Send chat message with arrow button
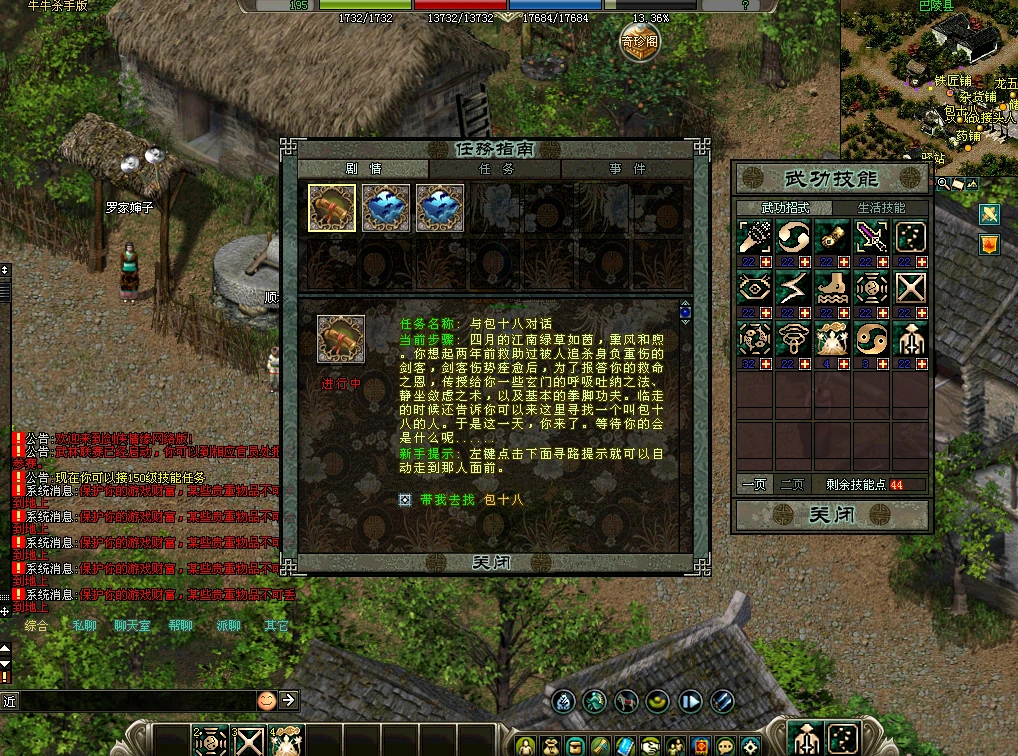Image resolution: width=1018 pixels, height=756 pixels. tap(289, 700)
